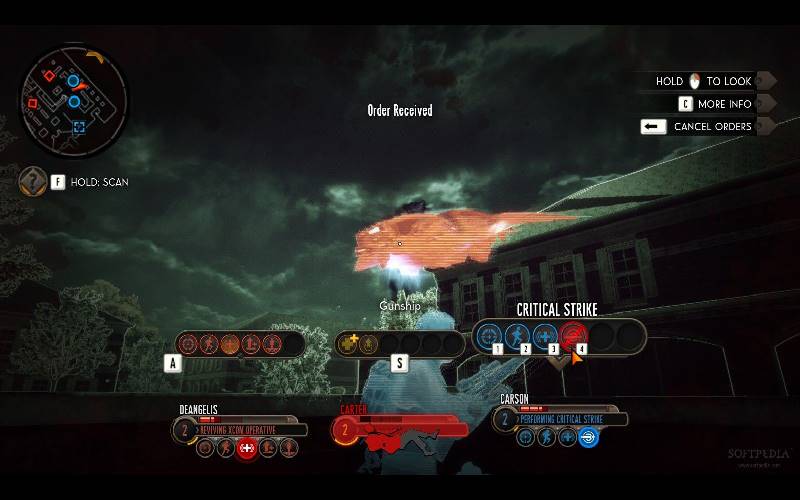Click the question-mark scan icon
The height and width of the screenshot is (500, 800).
click(x=32, y=181)
